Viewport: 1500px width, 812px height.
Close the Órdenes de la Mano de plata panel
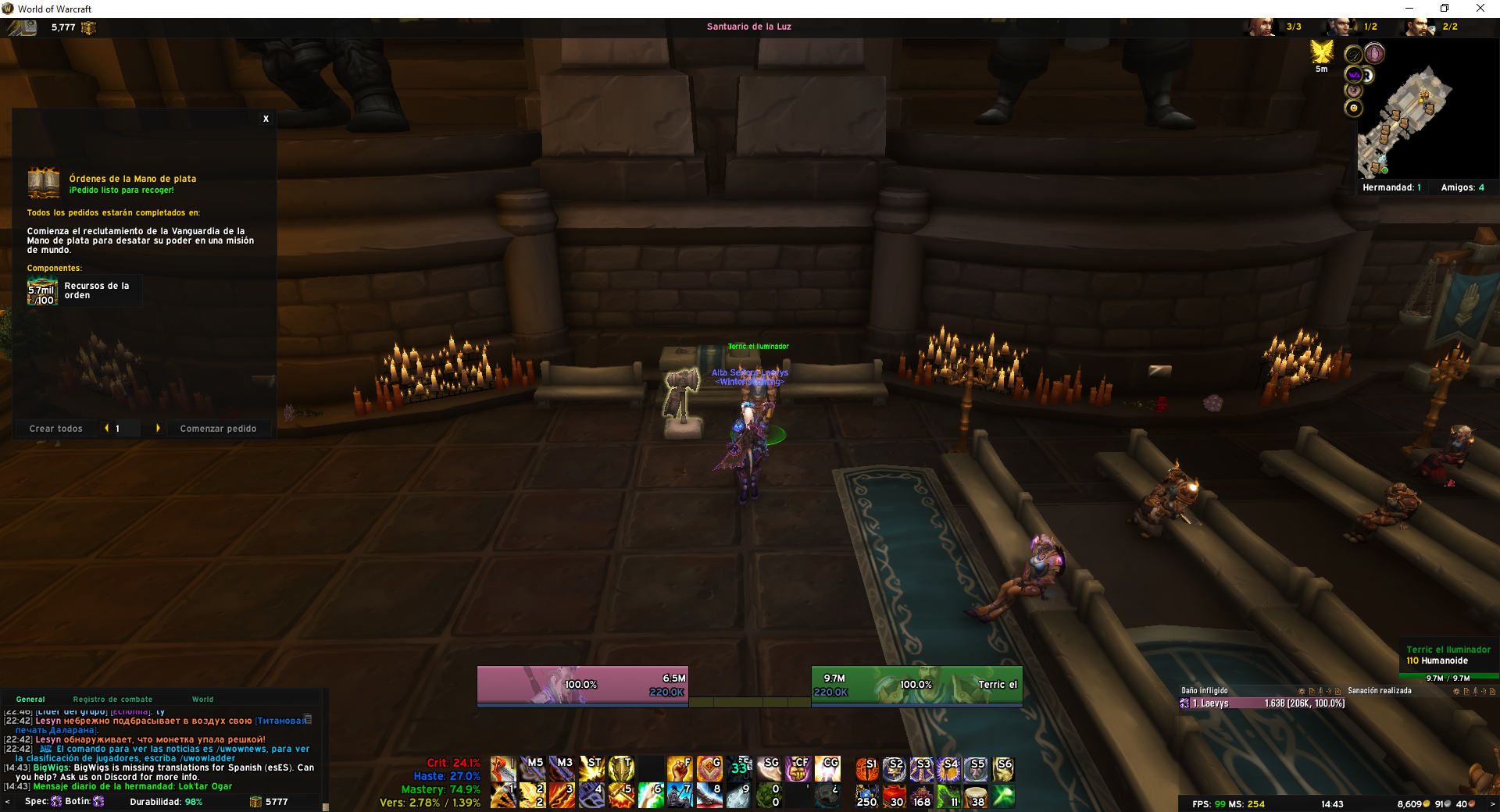pyautogui.click(x=266, y=119)
